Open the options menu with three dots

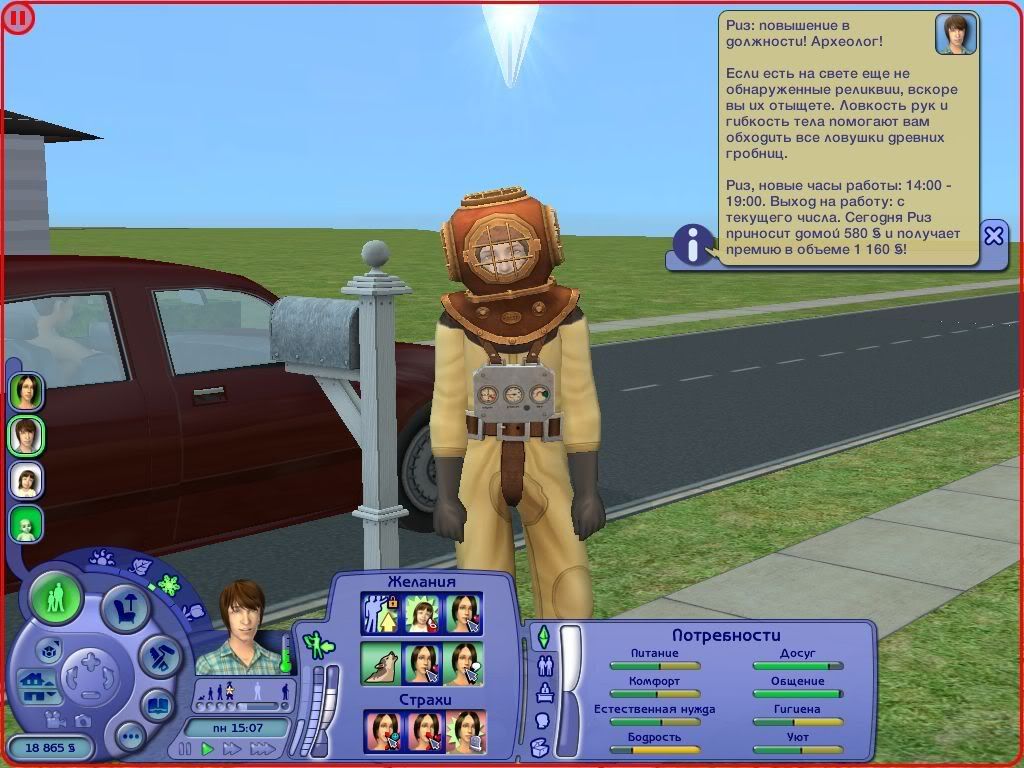(130, 738)
